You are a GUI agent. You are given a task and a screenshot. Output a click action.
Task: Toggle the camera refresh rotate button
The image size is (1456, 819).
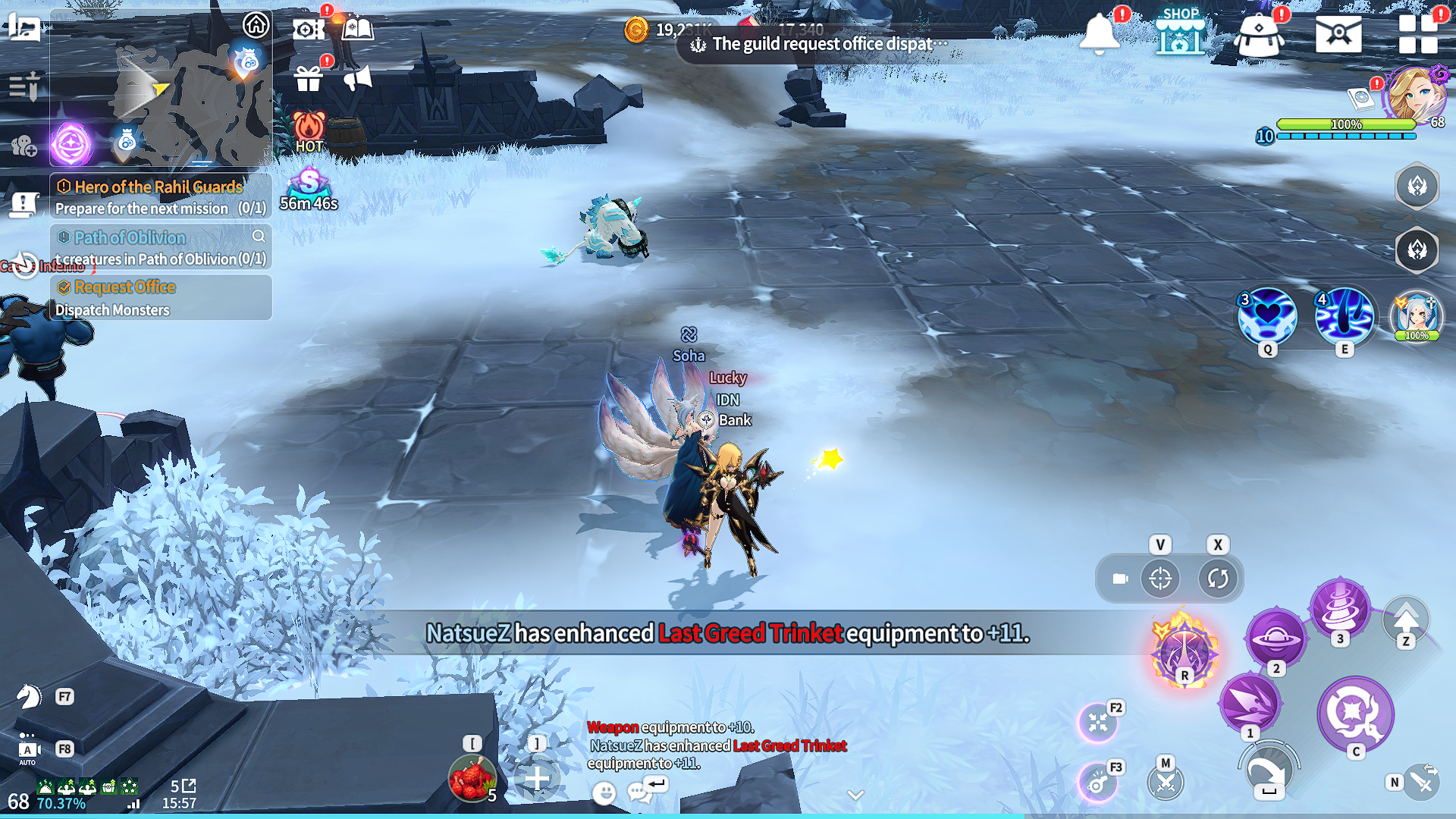(1217, 579)
